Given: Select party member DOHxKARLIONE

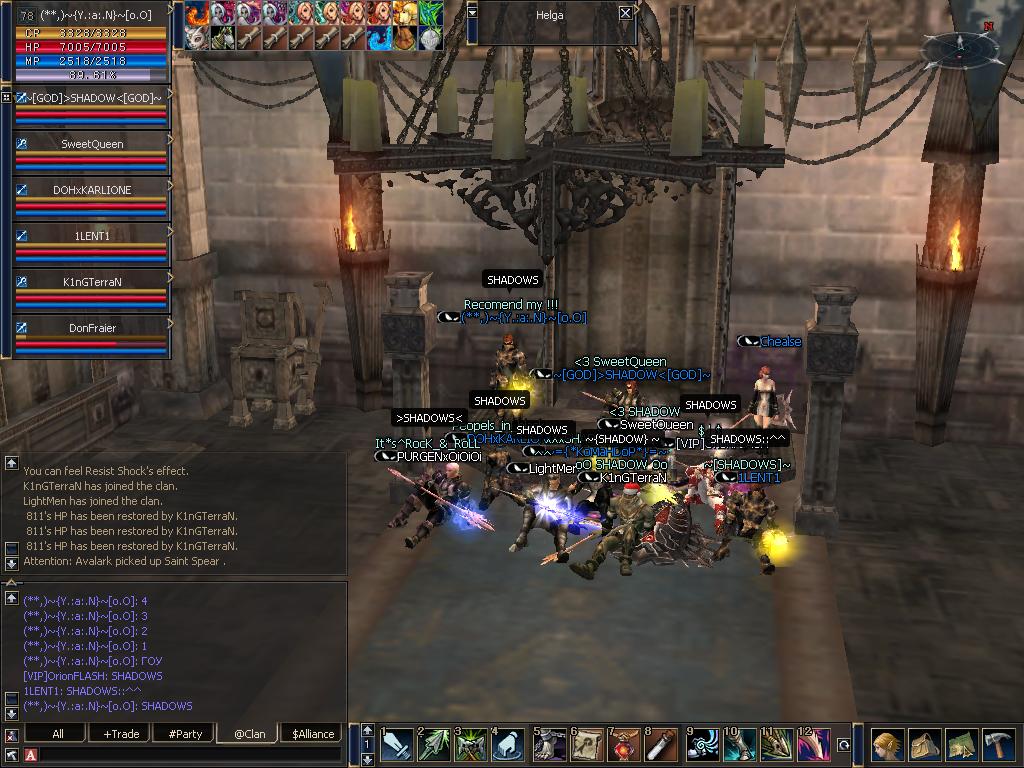Looking at the screenshot, I should 92,190.
